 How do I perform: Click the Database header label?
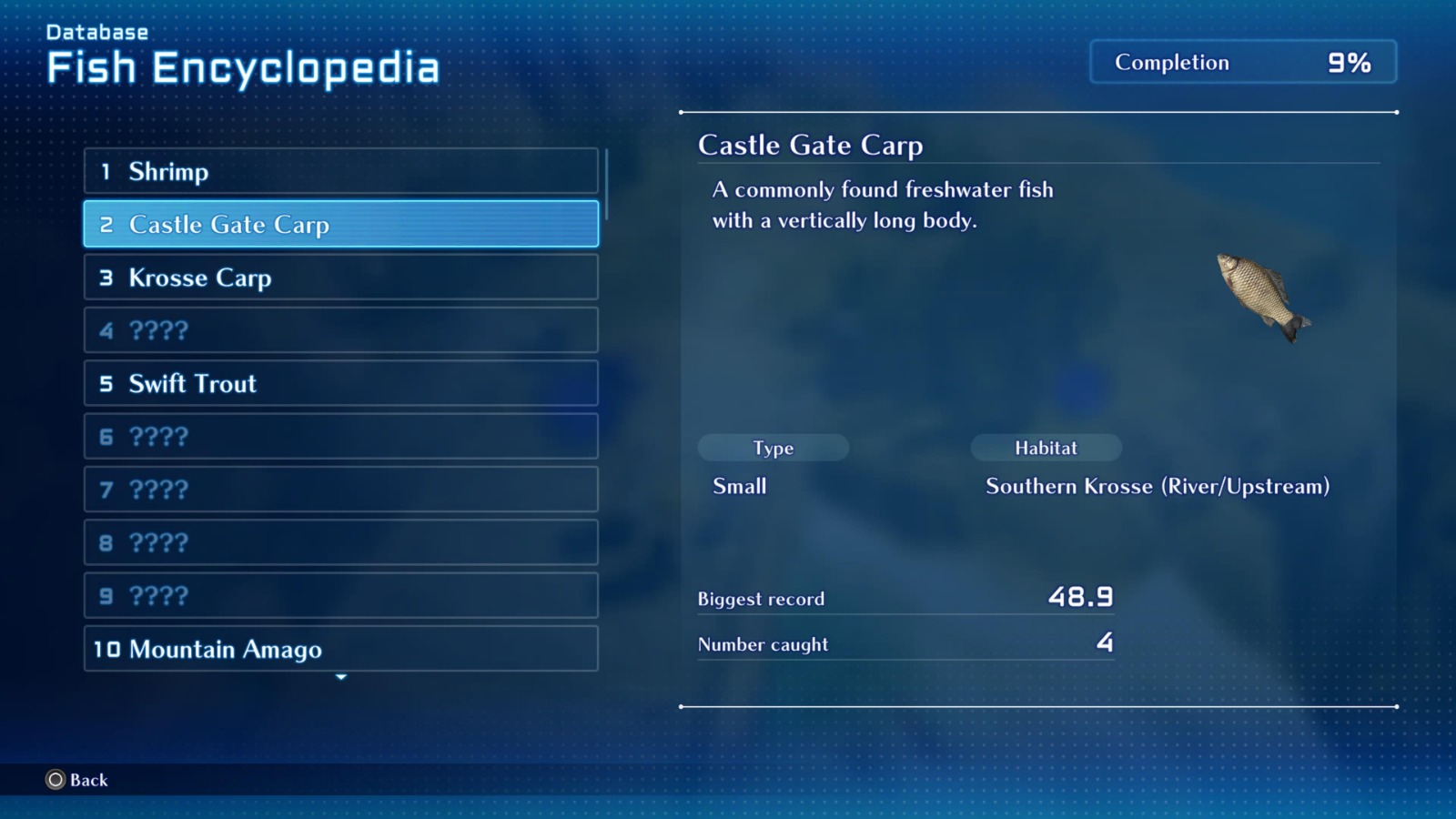coord(96,31)
